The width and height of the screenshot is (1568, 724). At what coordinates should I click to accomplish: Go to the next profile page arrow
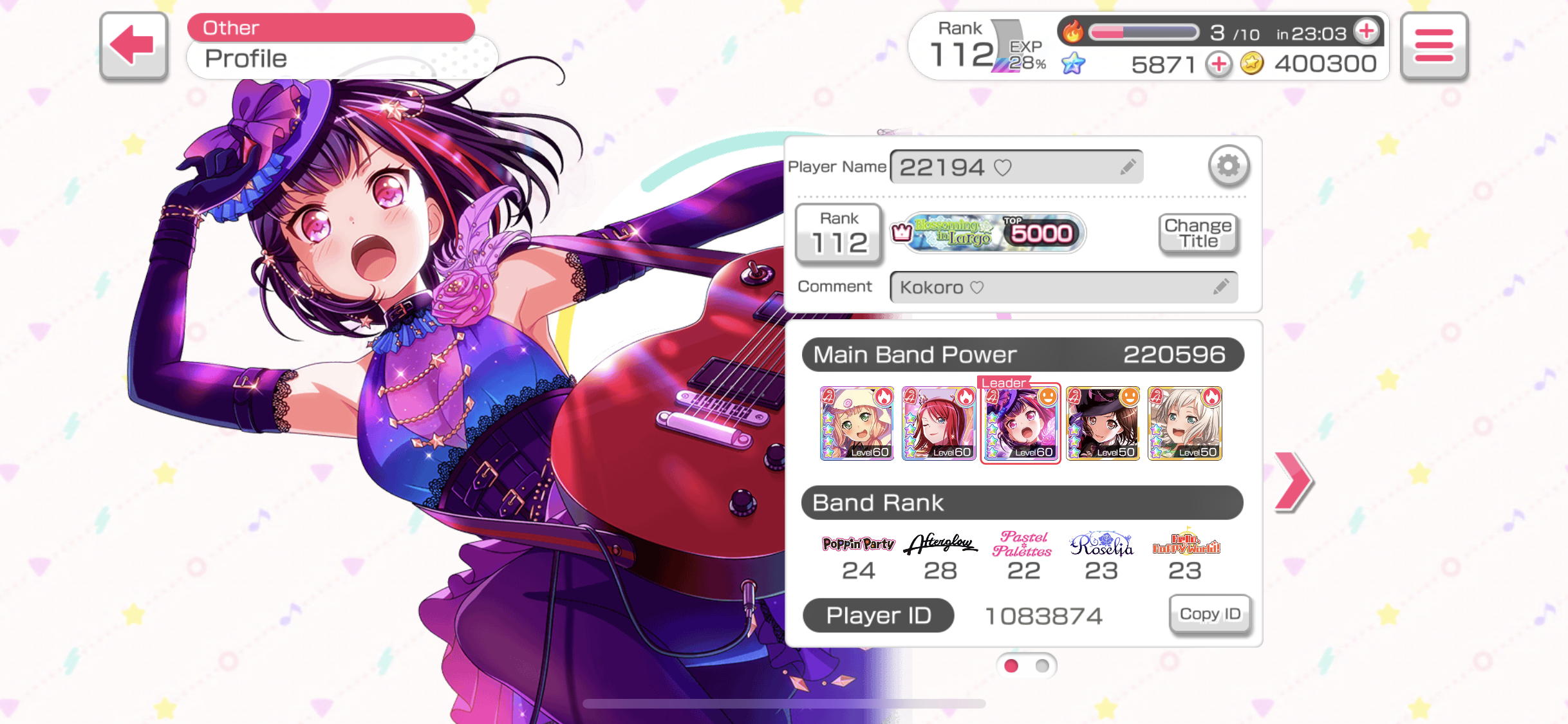pyautogui.click(x=1293, y=482)
